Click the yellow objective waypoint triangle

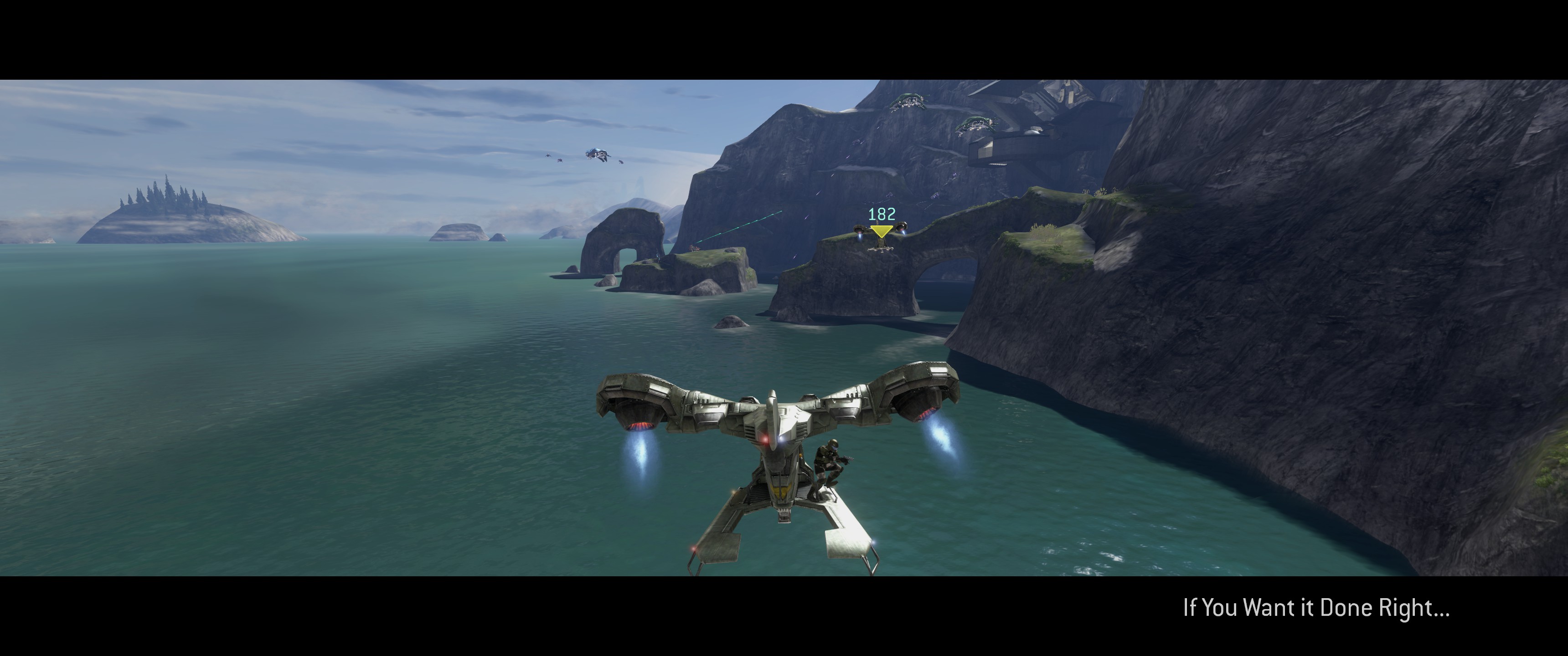pyautogui.click(x=881, y=231)
